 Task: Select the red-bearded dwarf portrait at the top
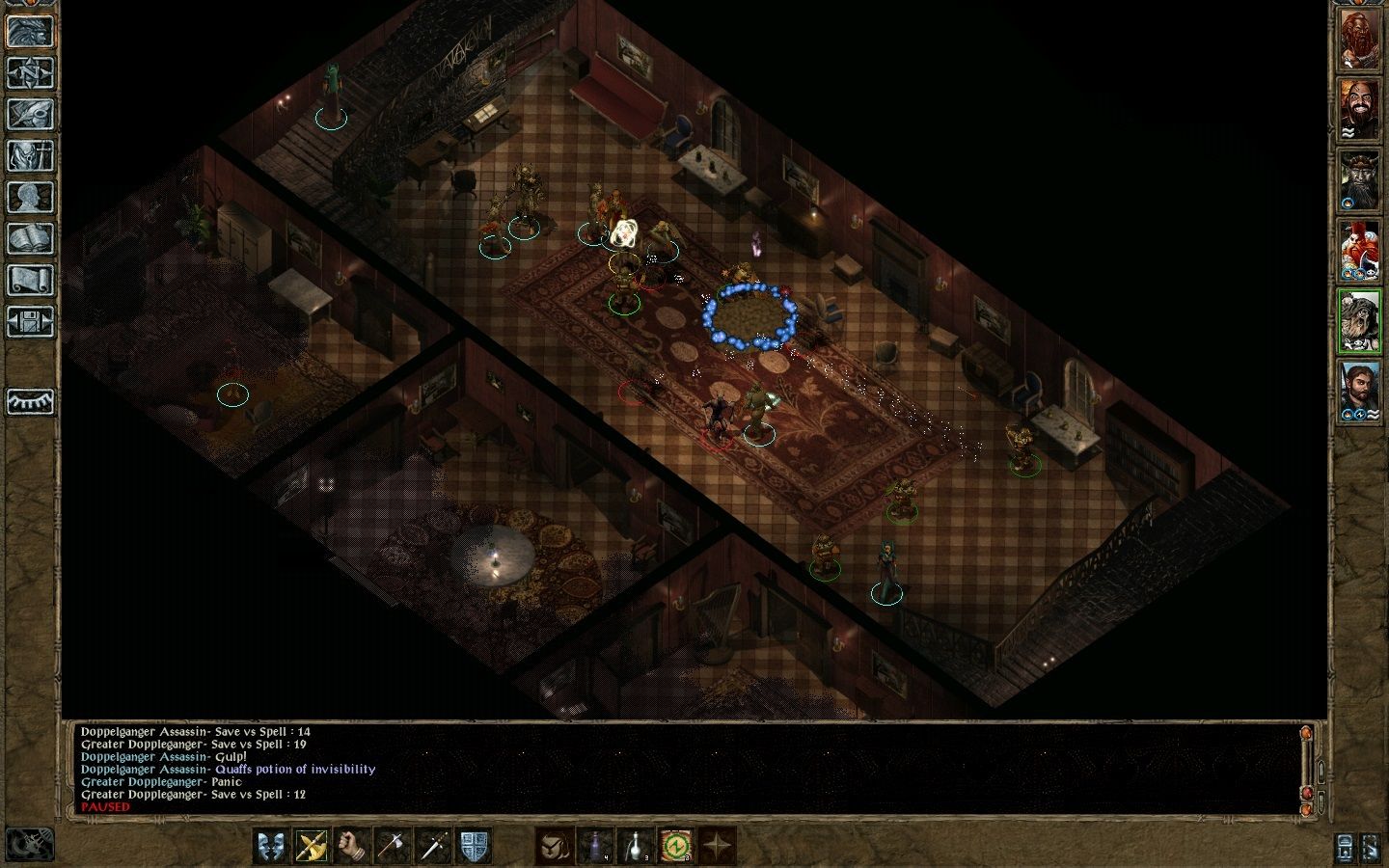point(1359,40)
